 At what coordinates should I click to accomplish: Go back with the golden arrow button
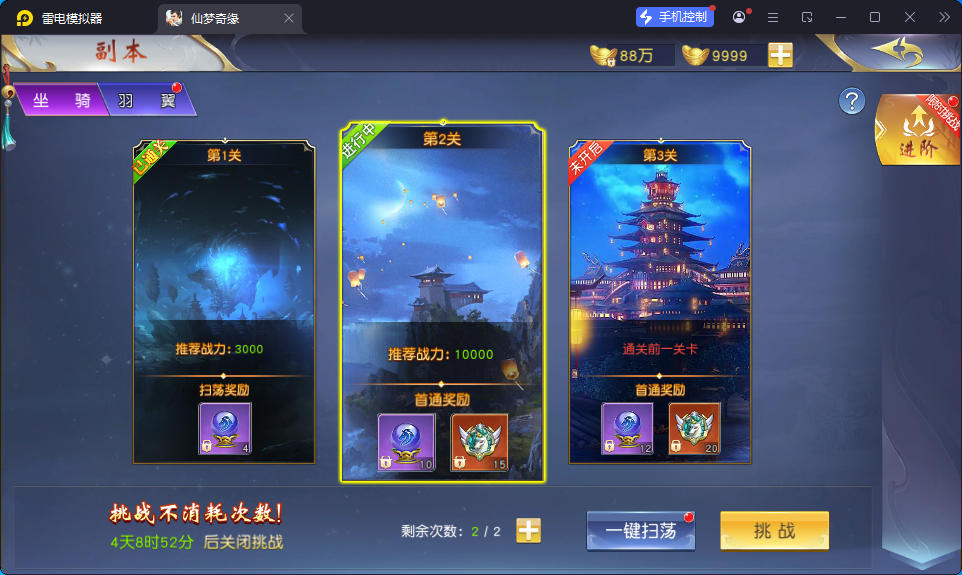pyautogui.click(x=894, y=50)
